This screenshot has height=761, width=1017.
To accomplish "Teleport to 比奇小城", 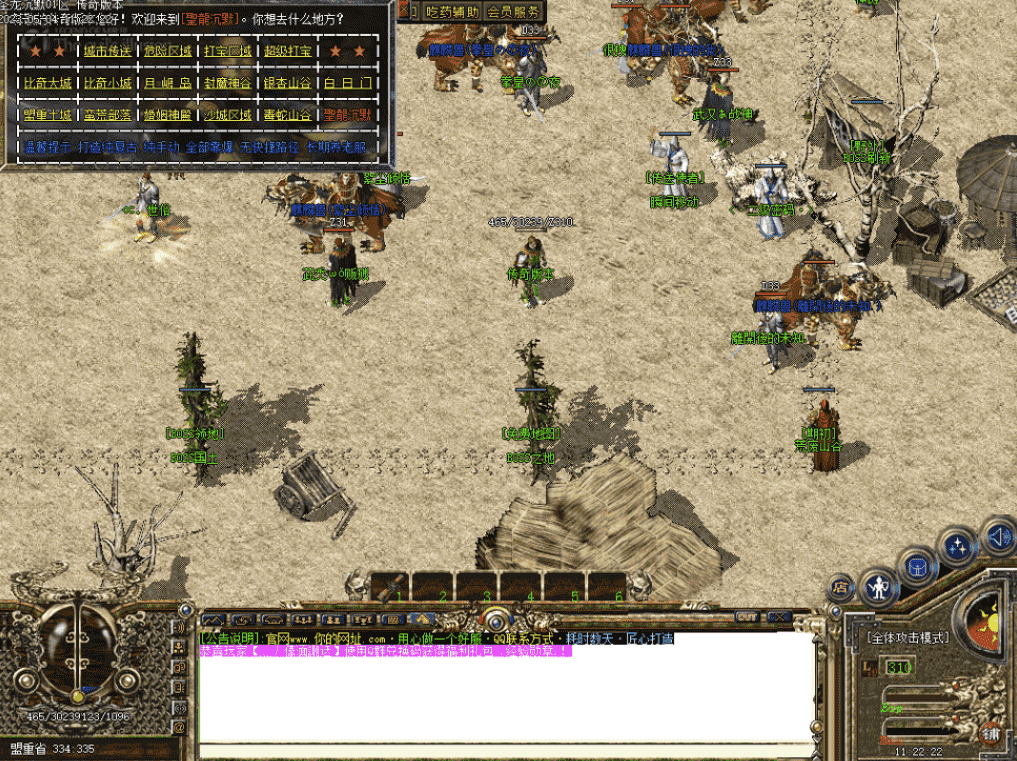I will pyautogui.click(x=105, y=83).
